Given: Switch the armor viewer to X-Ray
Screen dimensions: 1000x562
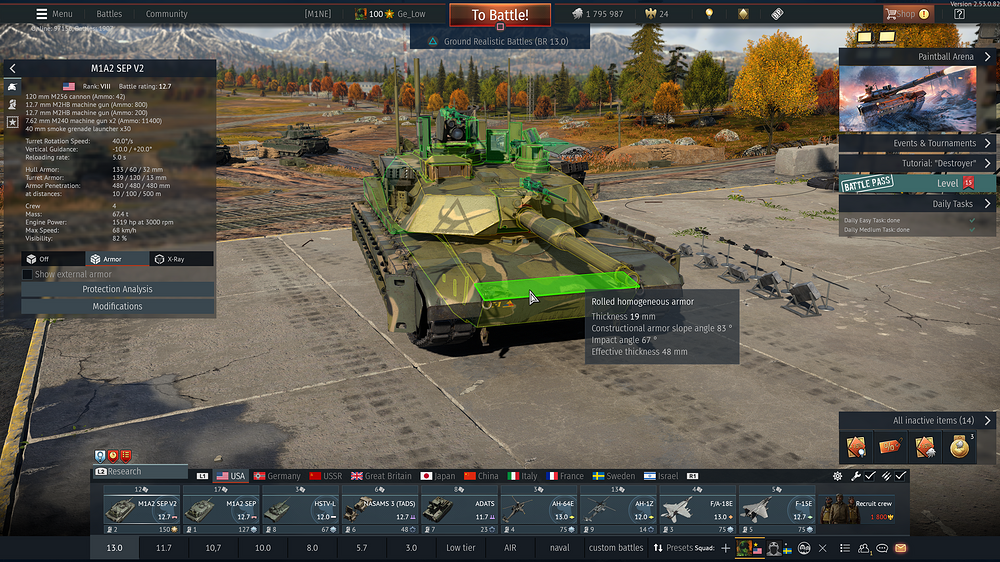Looking at the screenshot, I should (x=181, y=259).
